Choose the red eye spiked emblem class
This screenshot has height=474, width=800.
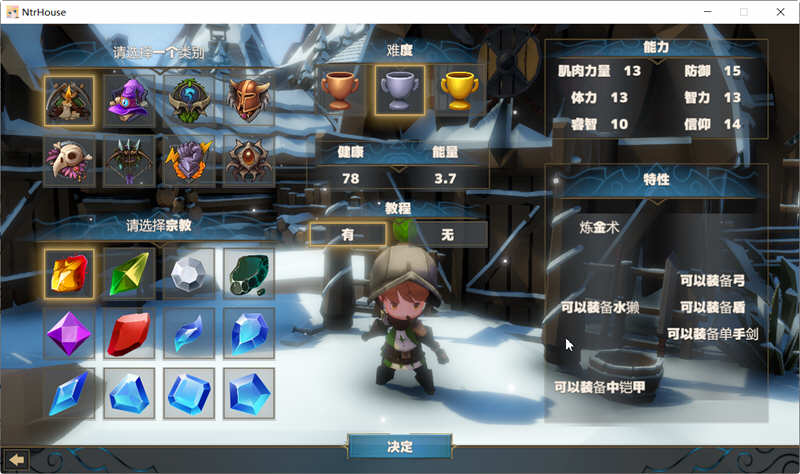(248, 160)
